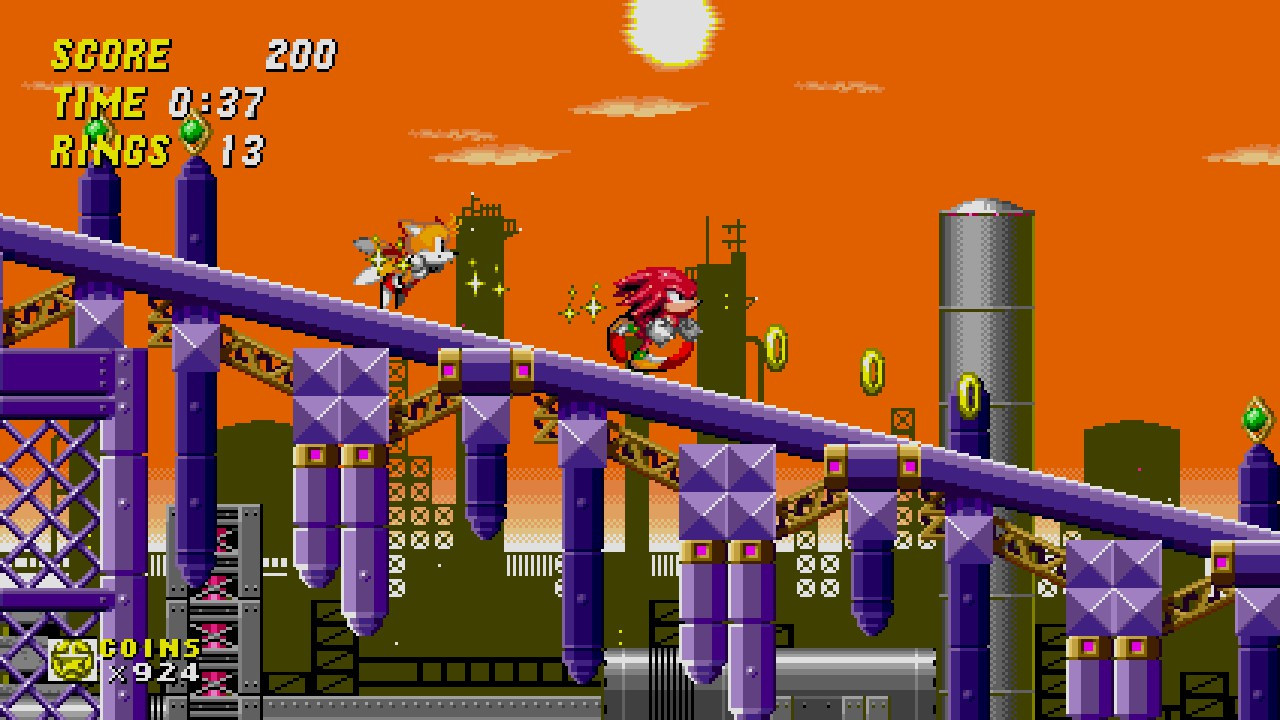Screen dimensions: 1280x720
Task: Select the SCORE label
Action: [x=110, y=55]
